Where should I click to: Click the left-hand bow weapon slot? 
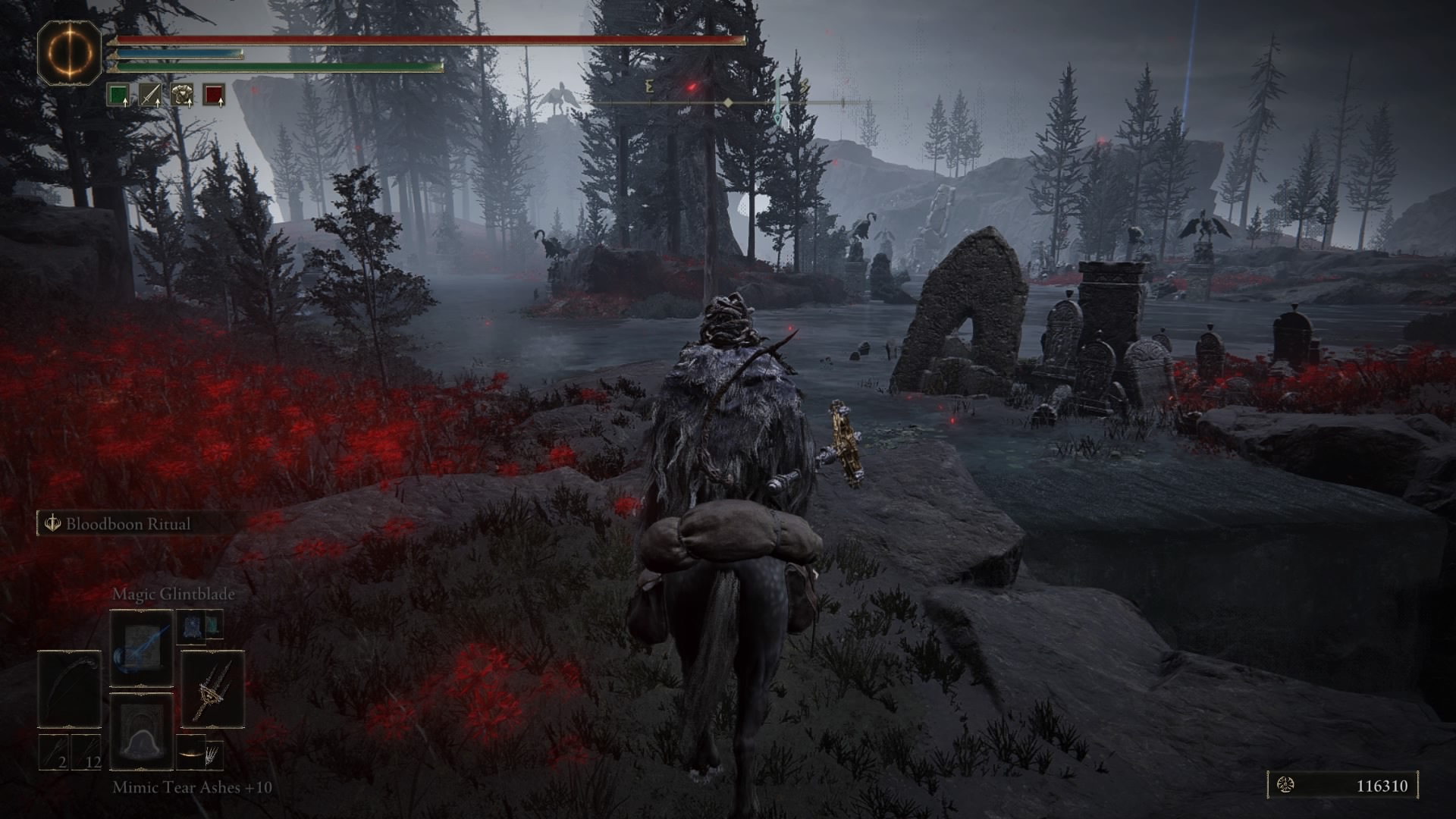coord(70,689)
